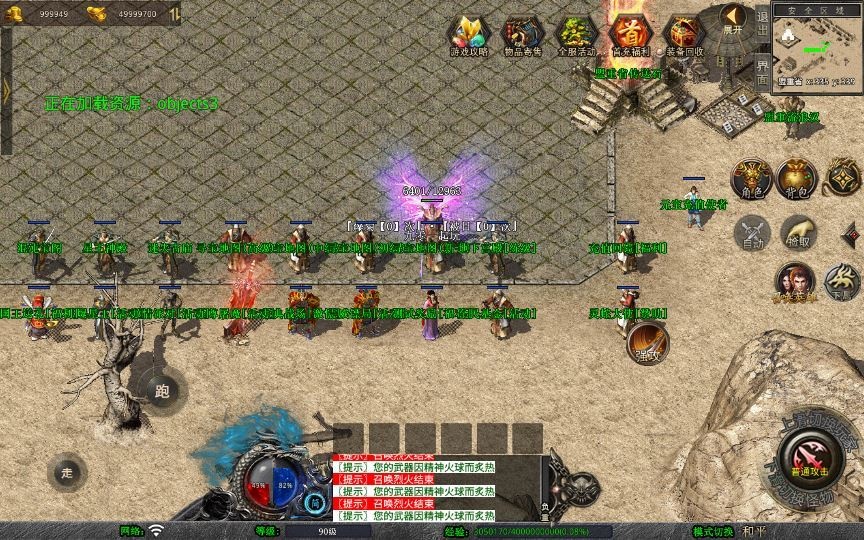Switch to 走 walk movement mode
The height and width of the screenshot is (540, 864).
[67, 472]
